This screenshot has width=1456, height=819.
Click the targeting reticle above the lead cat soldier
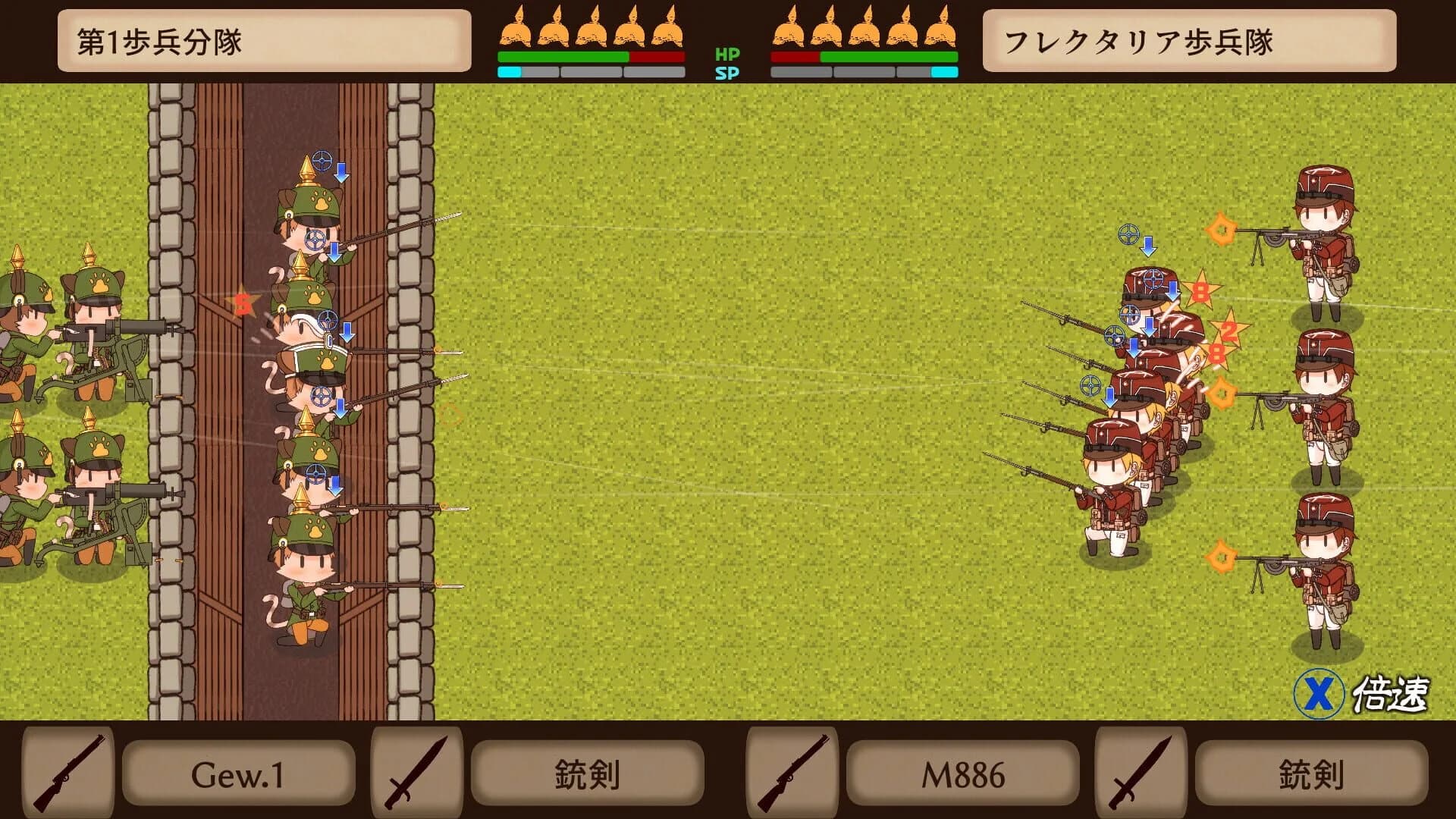click(322, 160)
